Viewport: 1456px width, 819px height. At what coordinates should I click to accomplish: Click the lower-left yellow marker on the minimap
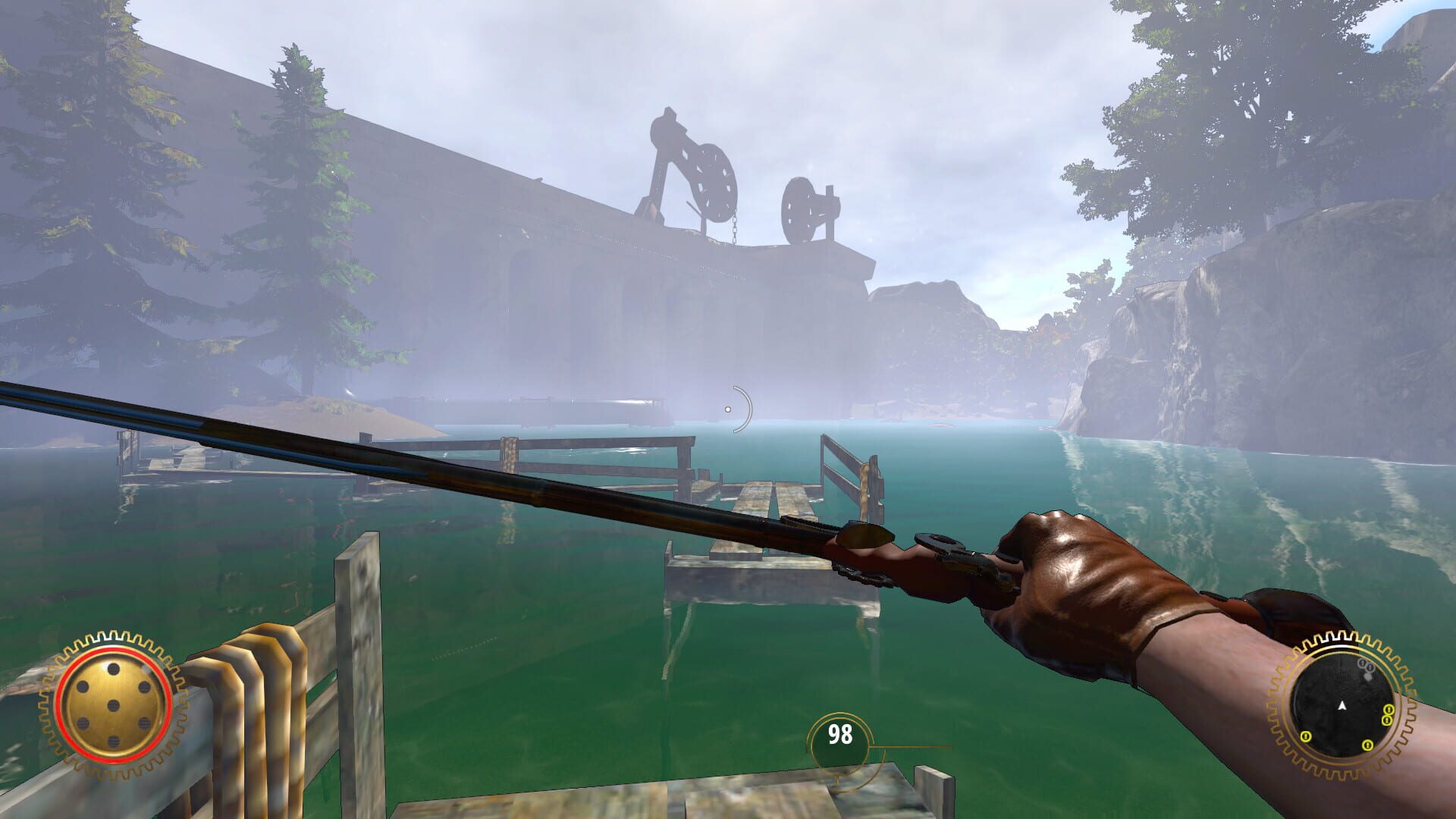pyautogui.click(x=1305, y=736)
